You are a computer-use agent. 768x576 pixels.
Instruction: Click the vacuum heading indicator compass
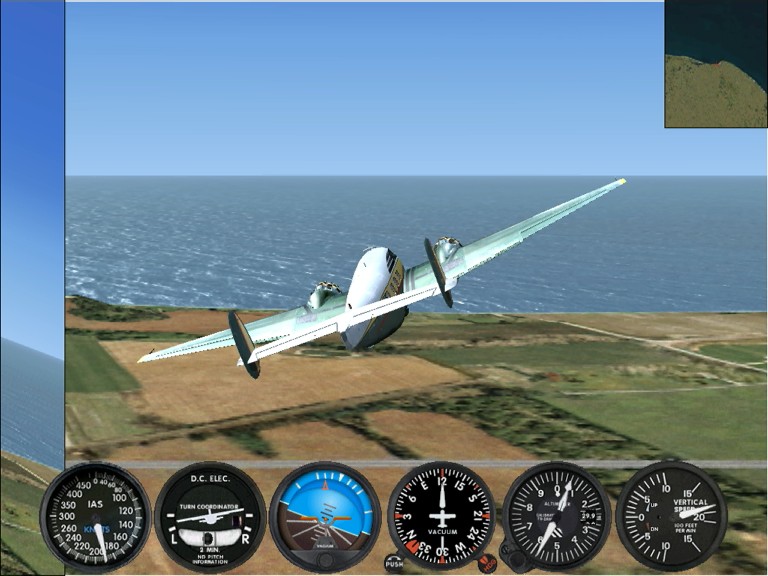tap(441, 516)
